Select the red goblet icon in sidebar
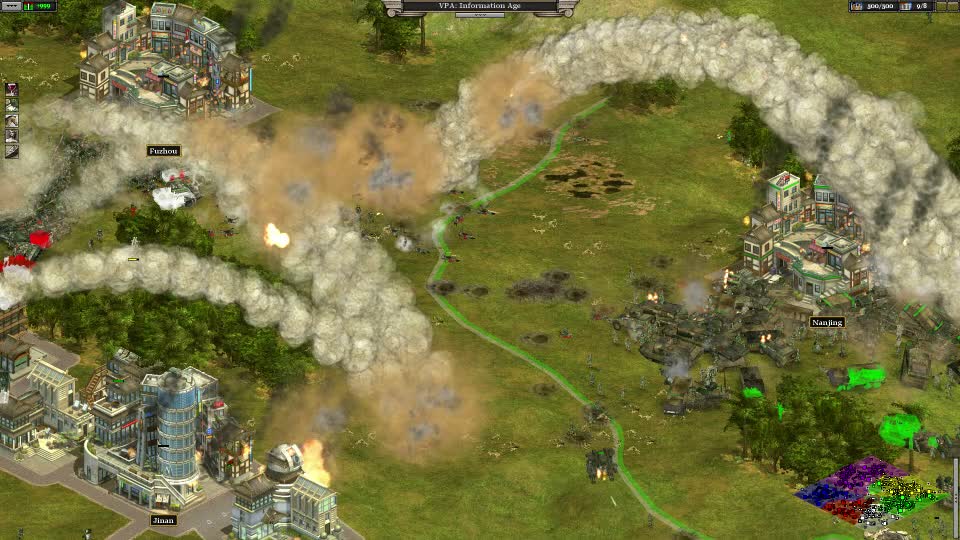Screen dimensions: 960x540 point(12,90)
